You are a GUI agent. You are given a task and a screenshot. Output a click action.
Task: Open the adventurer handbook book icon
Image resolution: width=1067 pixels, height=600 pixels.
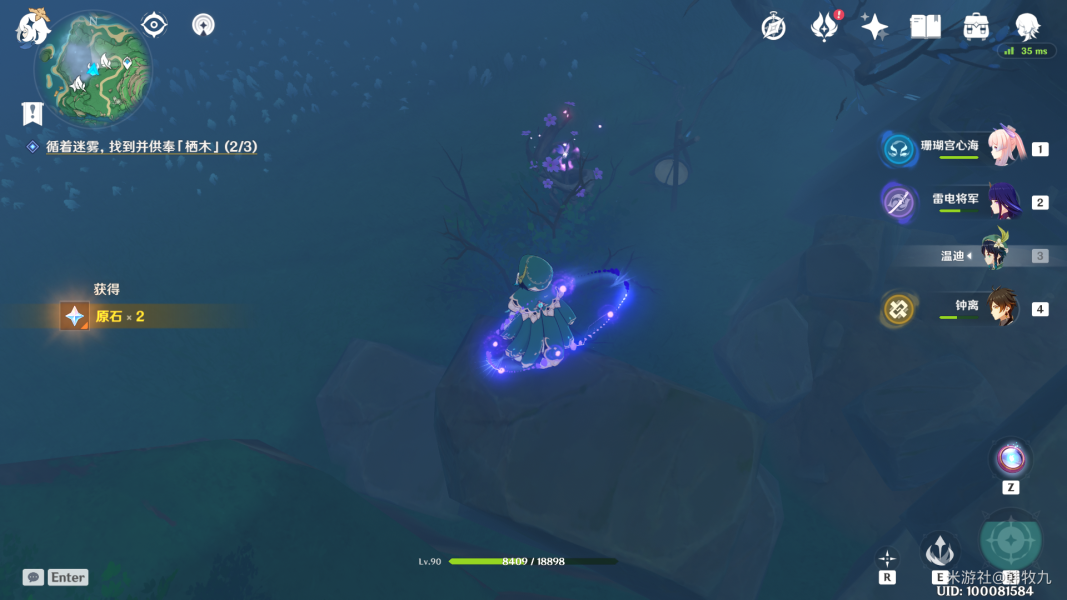[x=925, y=27]
